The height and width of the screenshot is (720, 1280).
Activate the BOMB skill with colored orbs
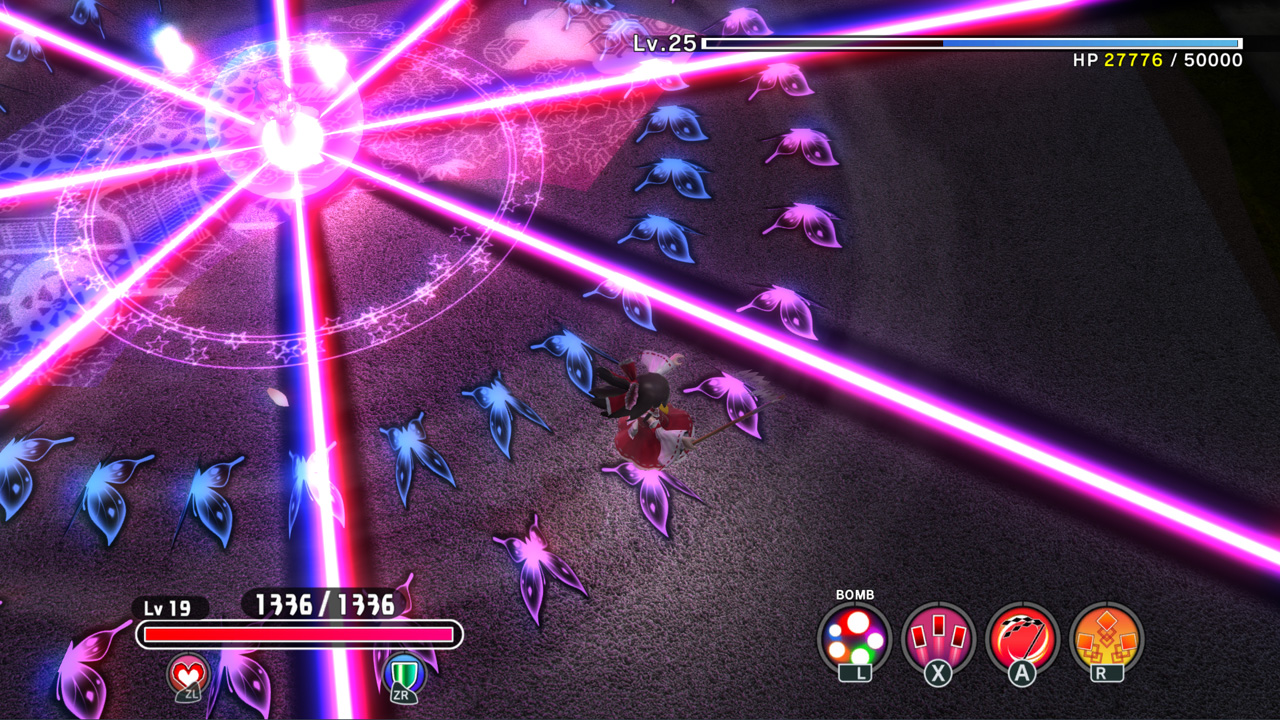tap(854, 638)
